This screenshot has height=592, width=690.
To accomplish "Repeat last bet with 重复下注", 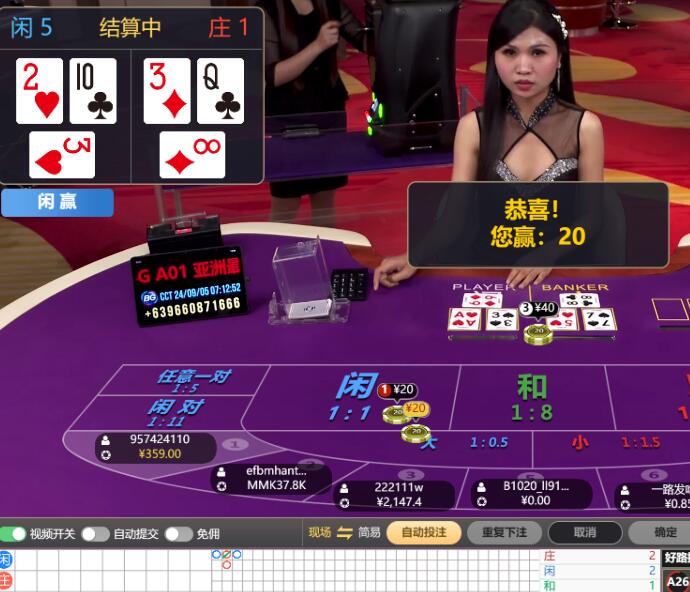I will tap(504, 533).
